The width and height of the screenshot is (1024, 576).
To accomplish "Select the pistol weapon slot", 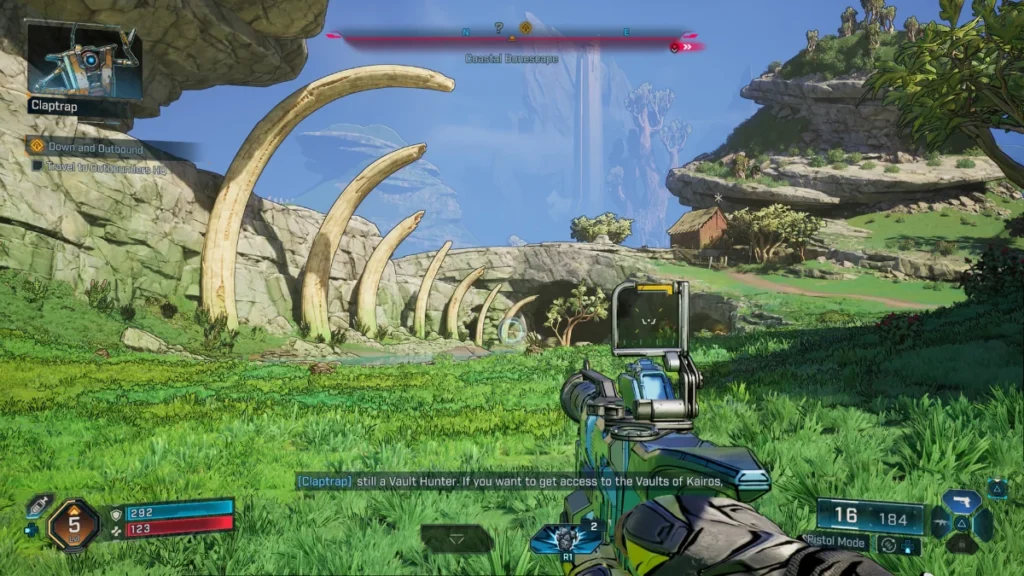I will coord(962,502).
